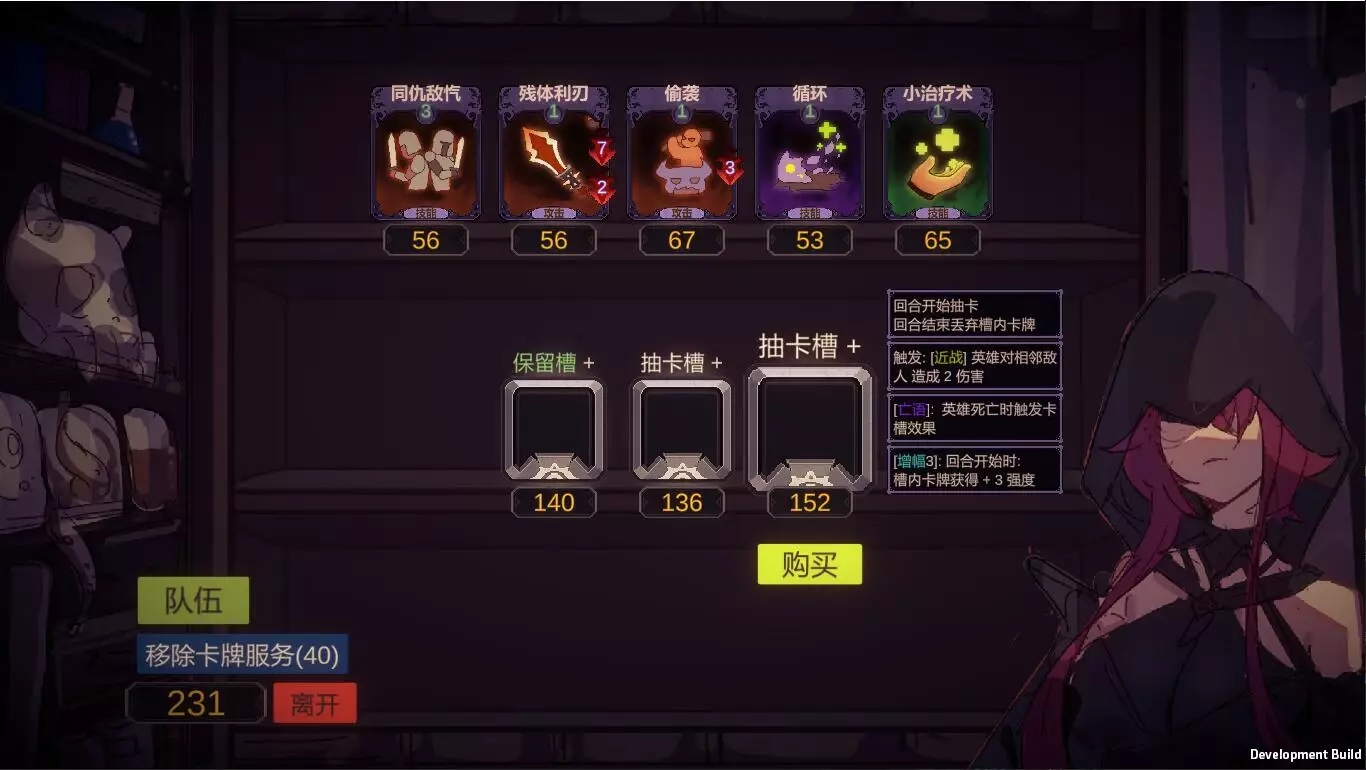Select the 残体利刃 sword card
Screen dimensions: 1366x770
click(554, 150)
